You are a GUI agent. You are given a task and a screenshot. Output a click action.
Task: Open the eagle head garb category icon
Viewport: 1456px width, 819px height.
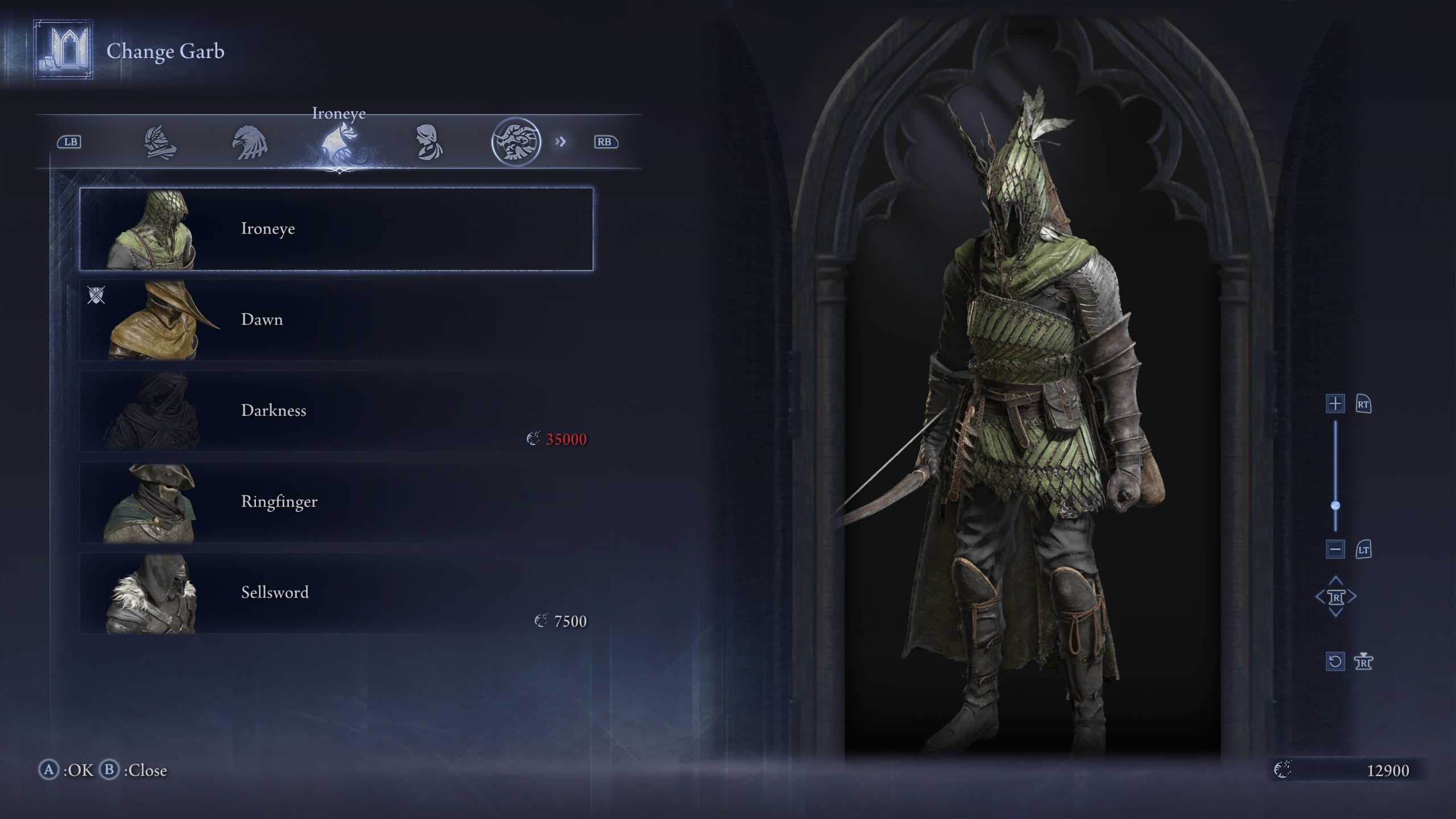[249, 142]
